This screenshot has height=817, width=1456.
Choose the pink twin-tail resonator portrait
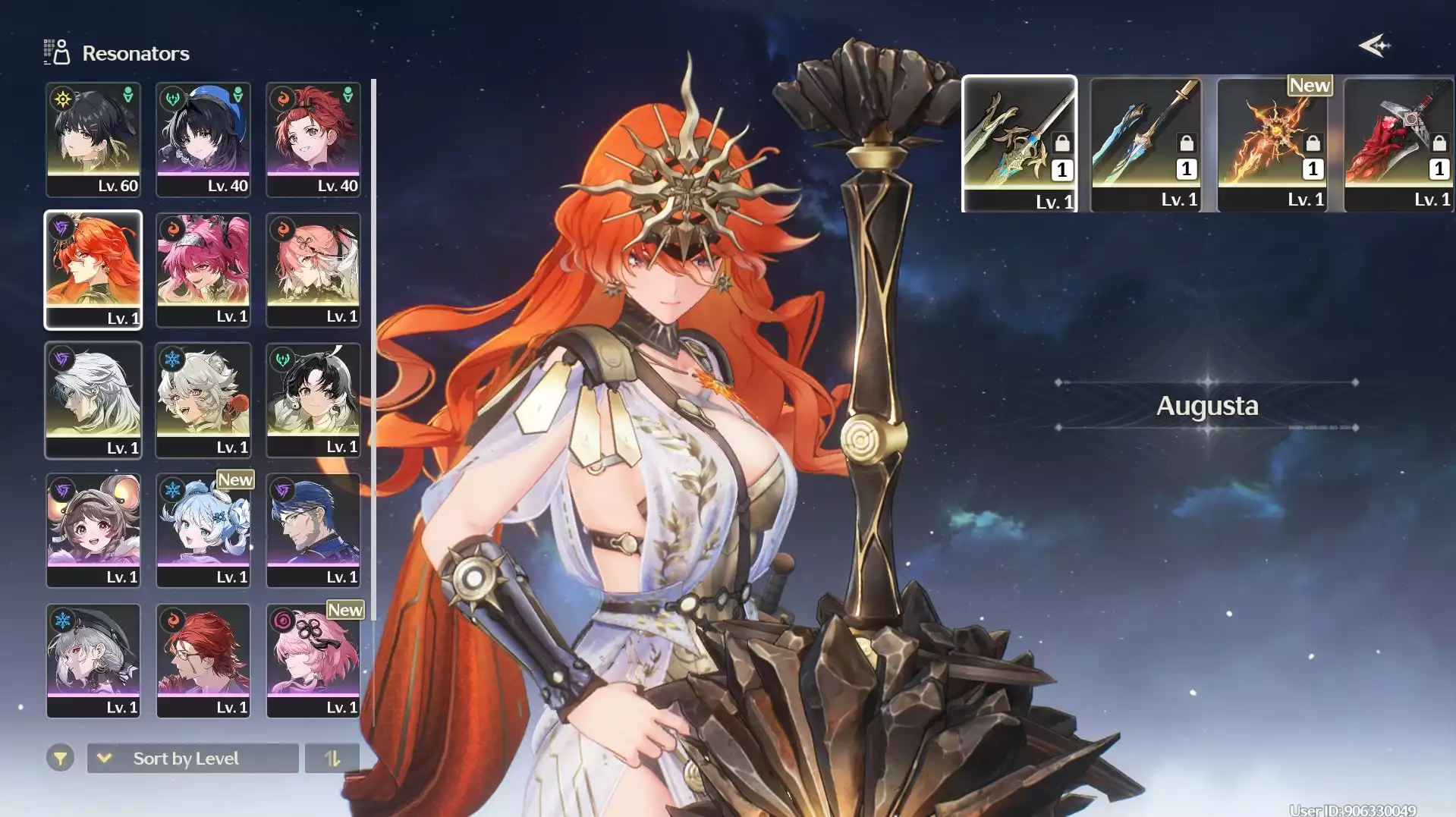(203, 269)
